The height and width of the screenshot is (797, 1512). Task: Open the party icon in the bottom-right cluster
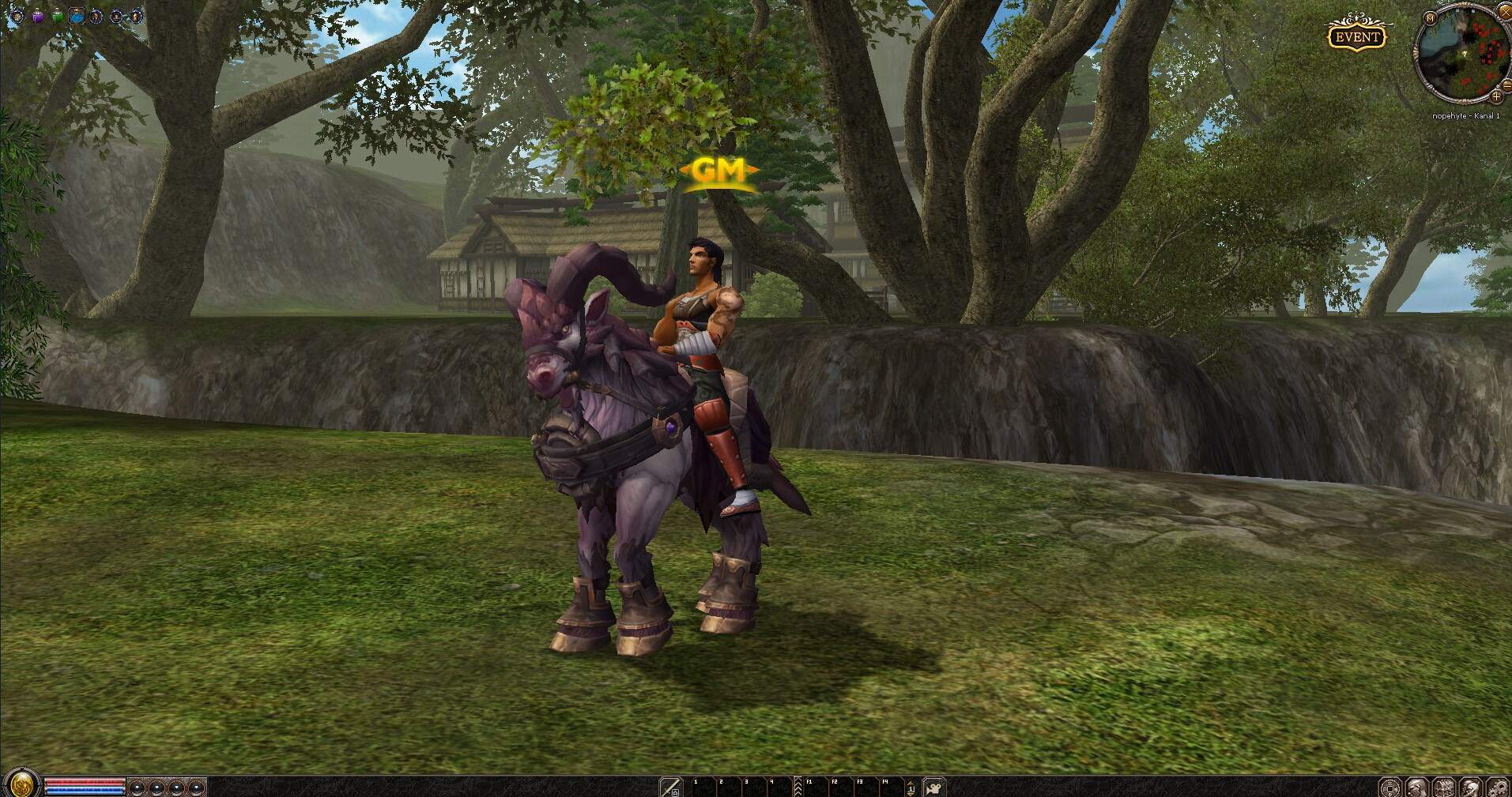pyautogui.click(x=1445, y=787)
